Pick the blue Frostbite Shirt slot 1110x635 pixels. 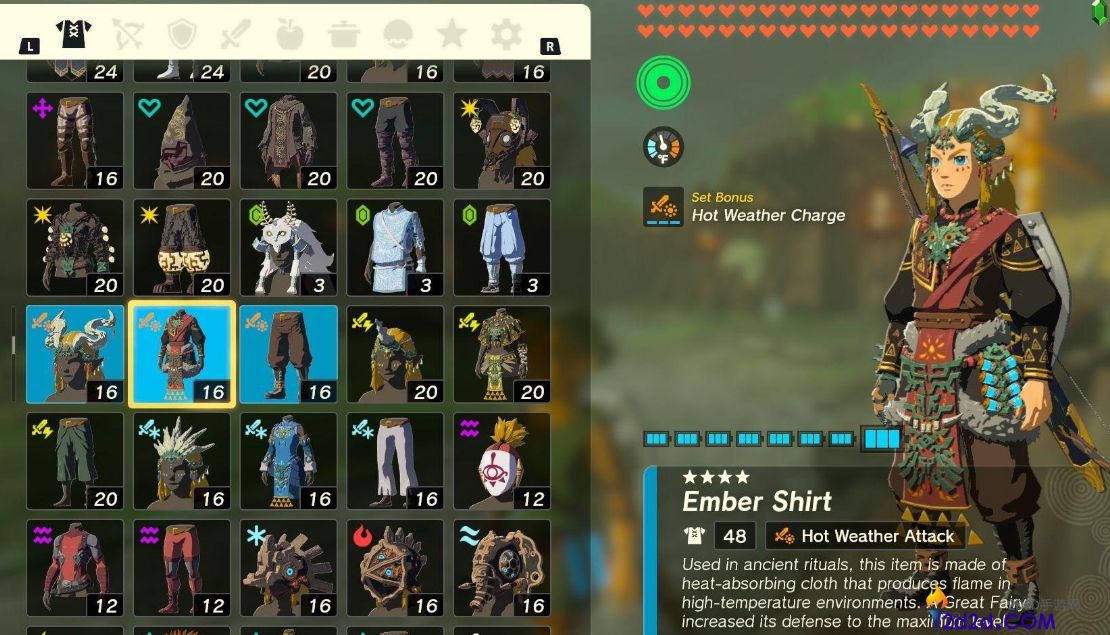pyautogui.click(x=289, y=461)
